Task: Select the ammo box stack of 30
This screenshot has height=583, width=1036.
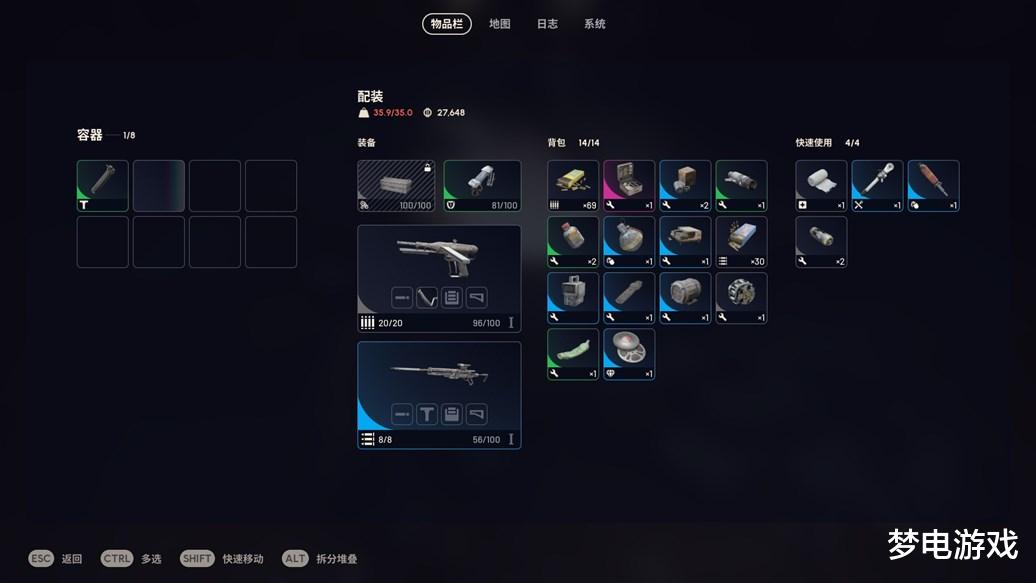Action: point(741,242)
